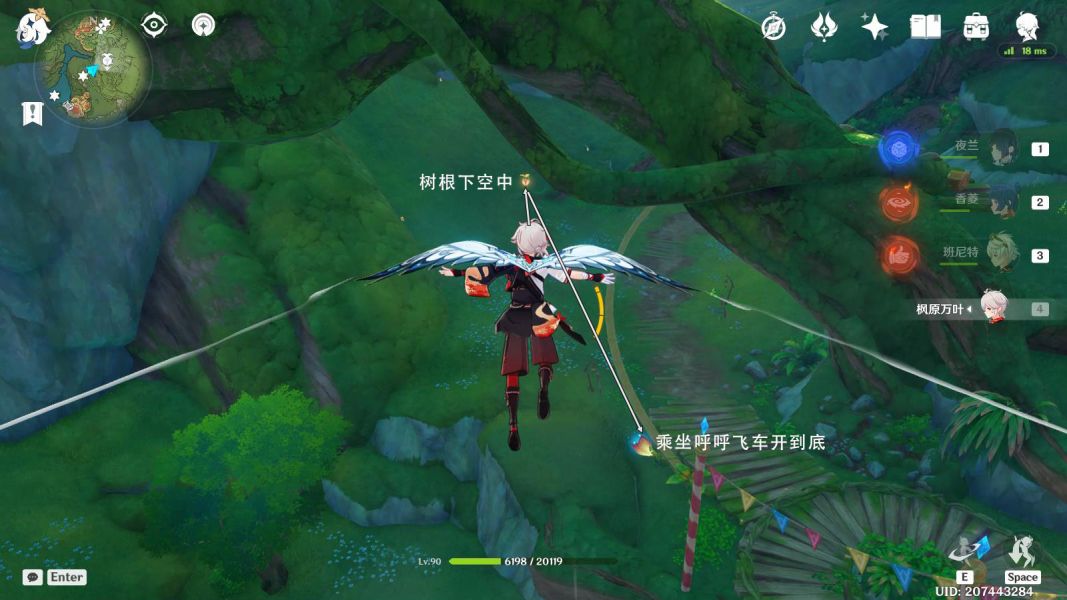1067x600 pixels.
Task: Switch to party member 班尼特
Action: (x=1002, y=255)
